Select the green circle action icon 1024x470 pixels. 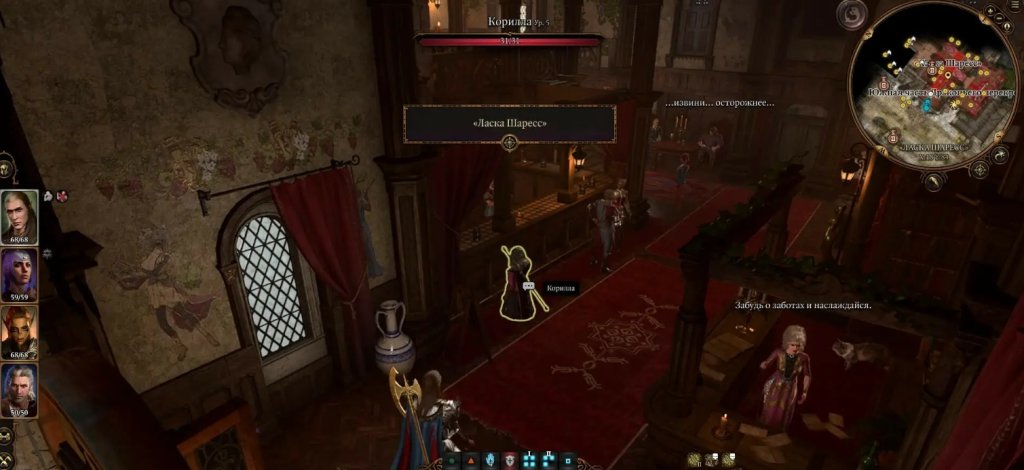click(452, 460)
